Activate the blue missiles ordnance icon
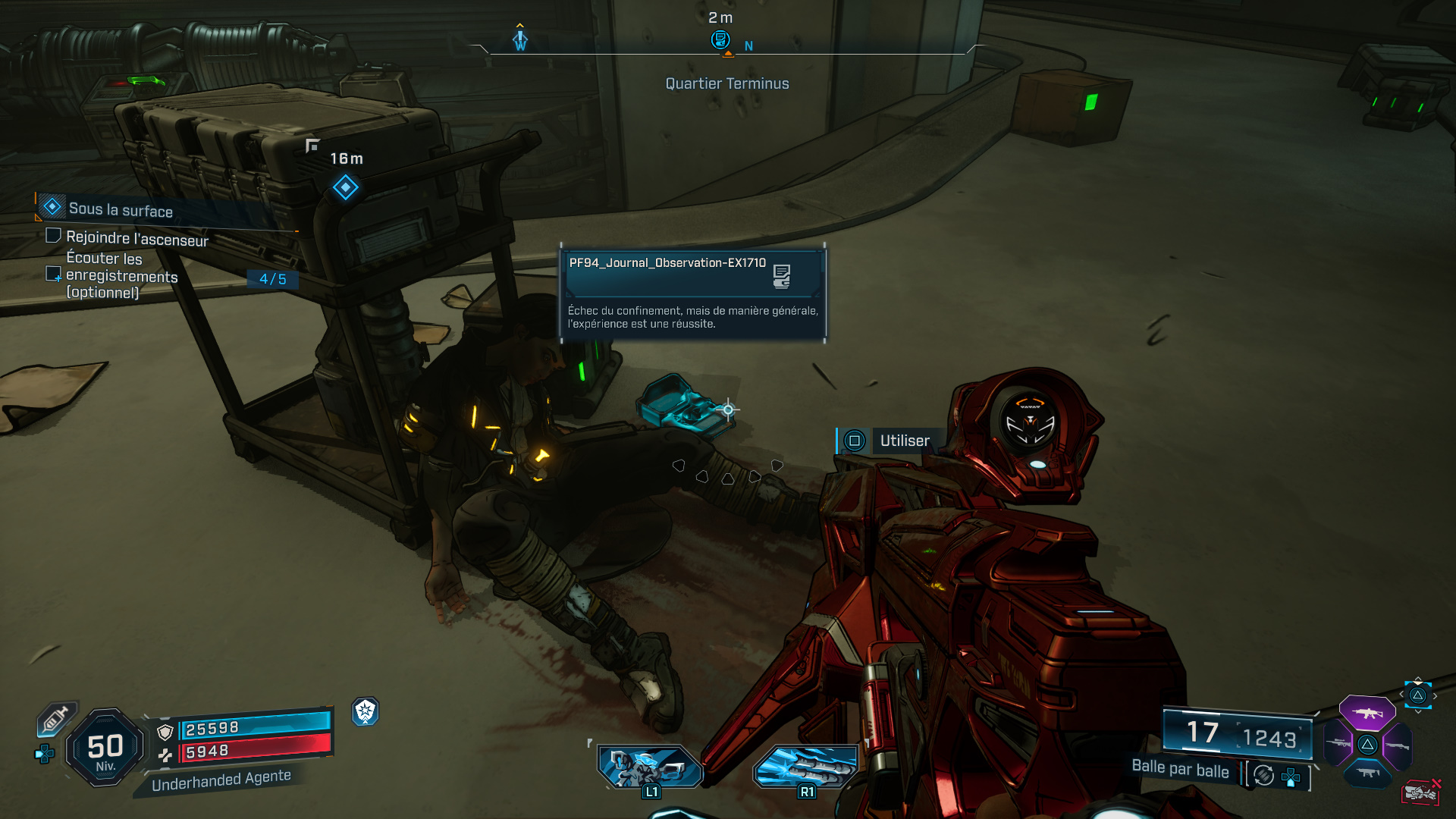1456x819 pixels. [x=805, y=766]
